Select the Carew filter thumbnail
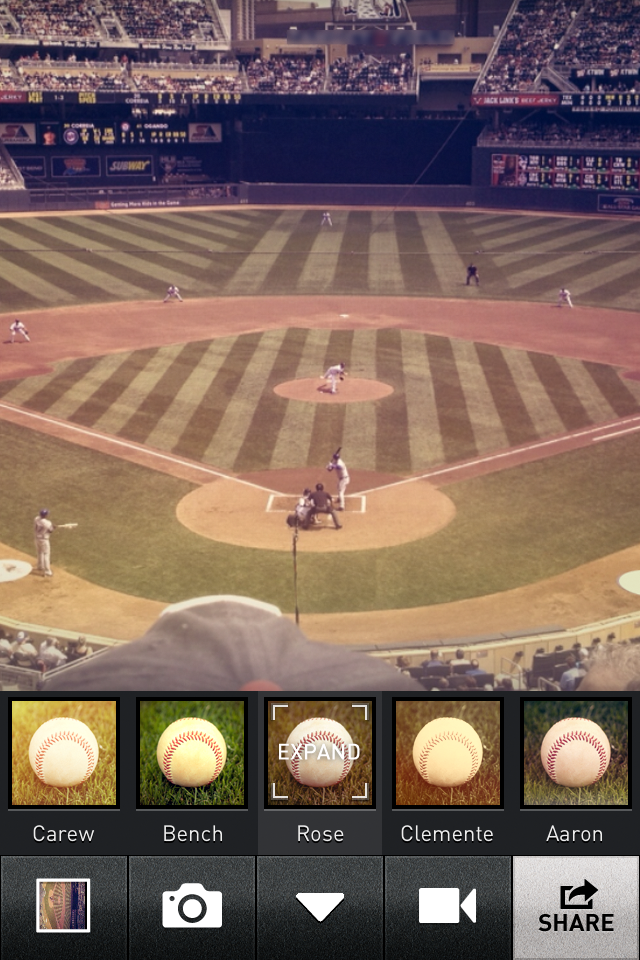This screenshot has width=640, height=960. 64,753
